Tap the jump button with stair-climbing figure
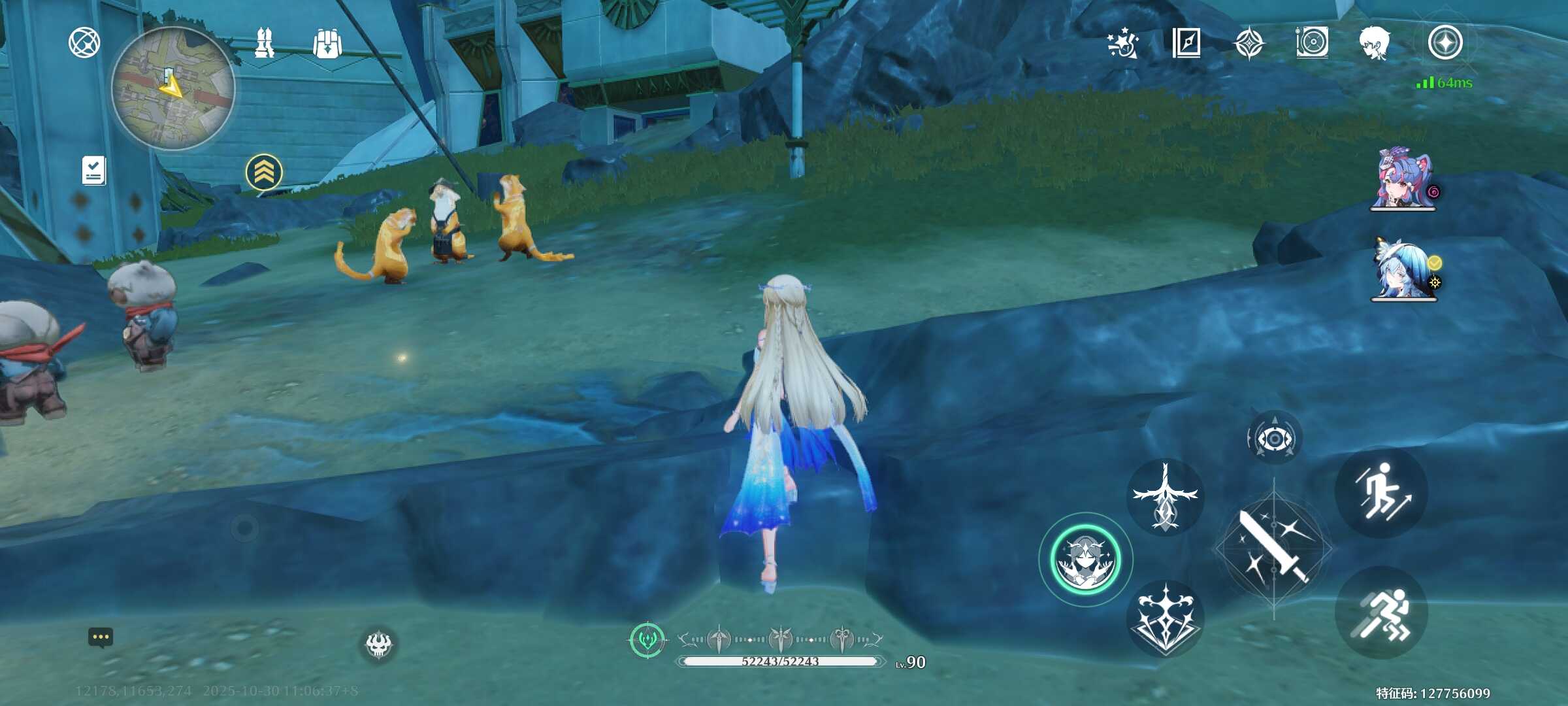The width and height of the screenshot is (1568, 706). [x=1381, y=493]
